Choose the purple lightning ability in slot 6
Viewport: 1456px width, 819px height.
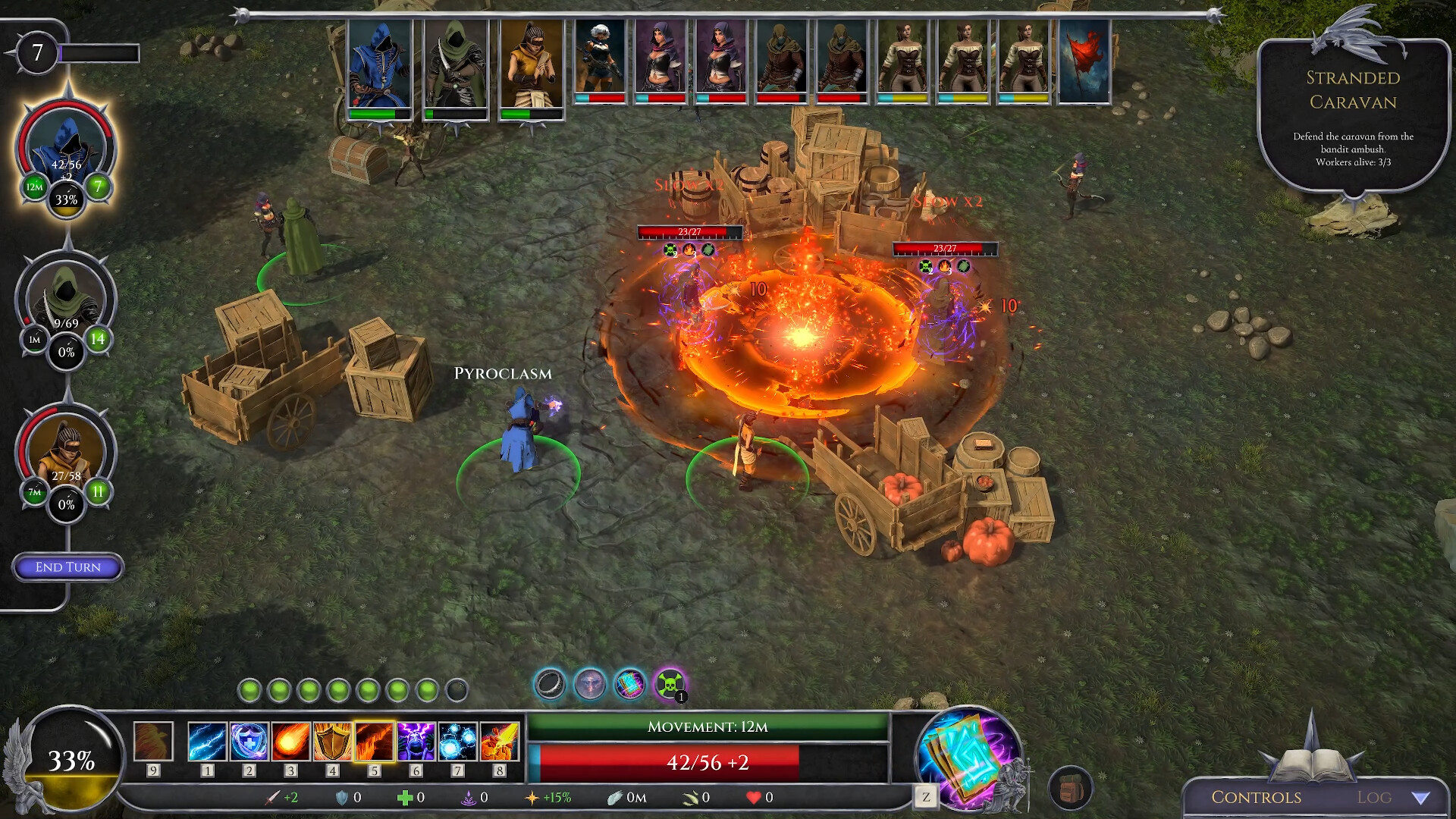416,747
